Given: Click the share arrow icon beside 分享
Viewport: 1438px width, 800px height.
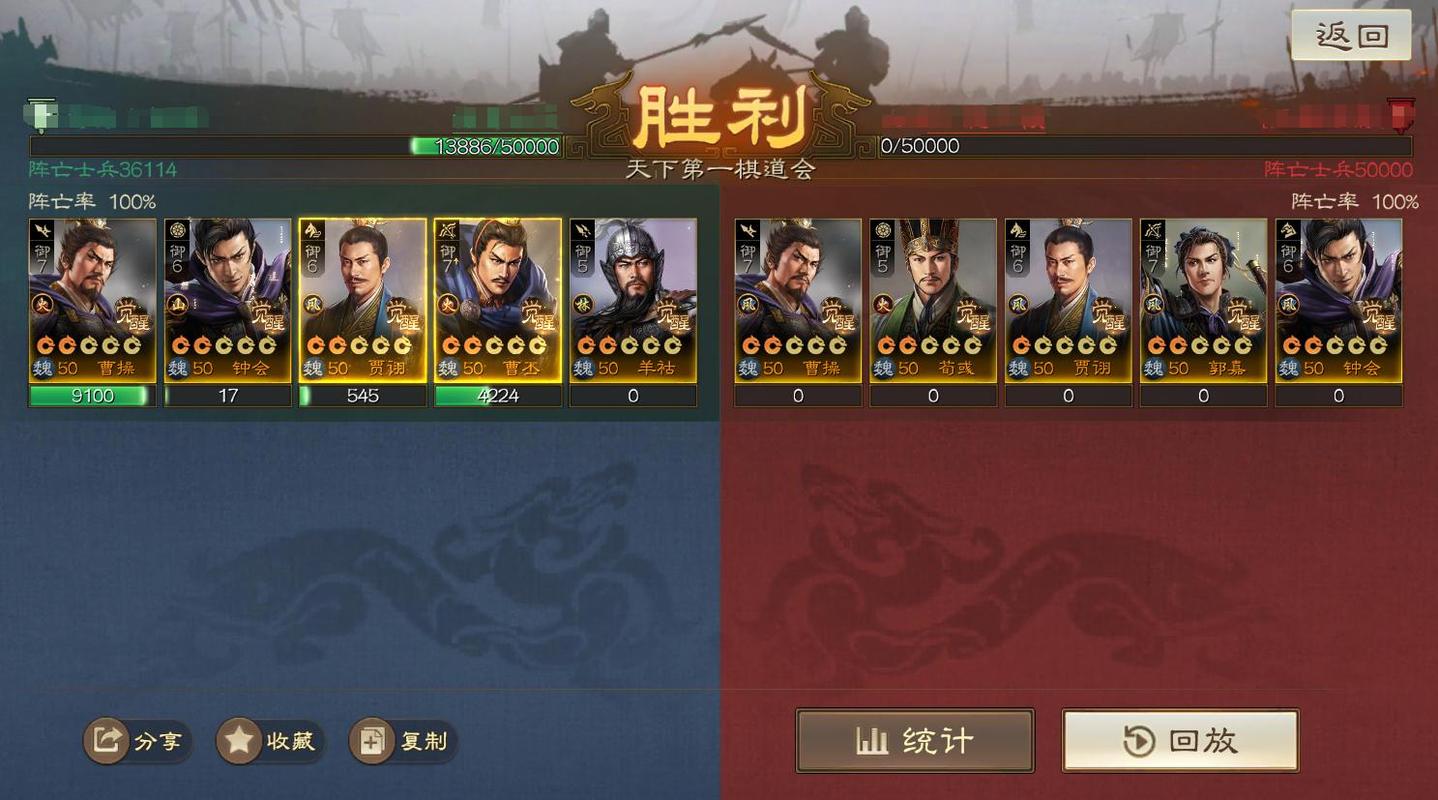Looking at the screenshot, I should tap(107, 741).
